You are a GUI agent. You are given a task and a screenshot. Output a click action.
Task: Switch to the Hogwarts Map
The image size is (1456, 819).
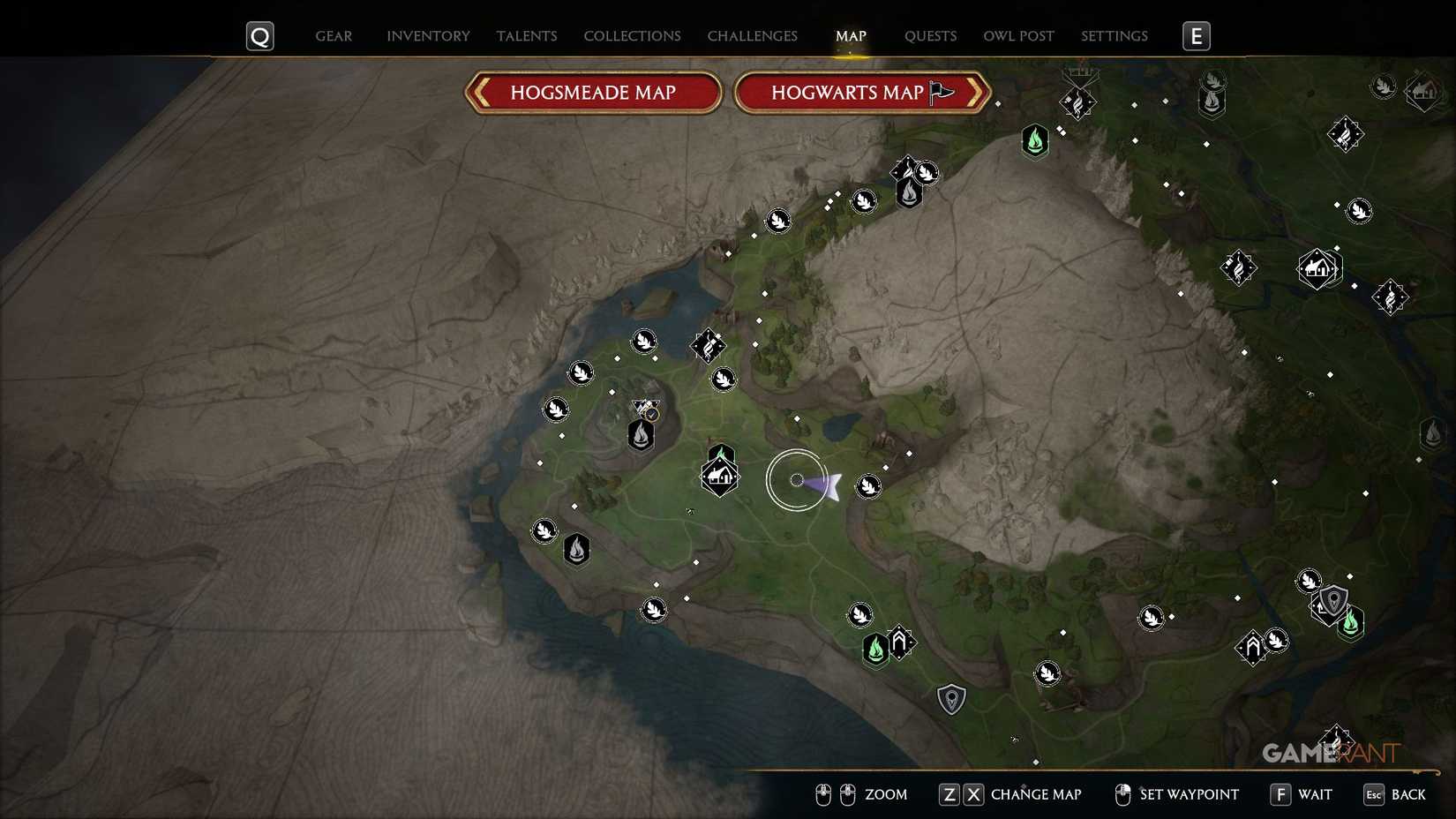click(850, 92)
